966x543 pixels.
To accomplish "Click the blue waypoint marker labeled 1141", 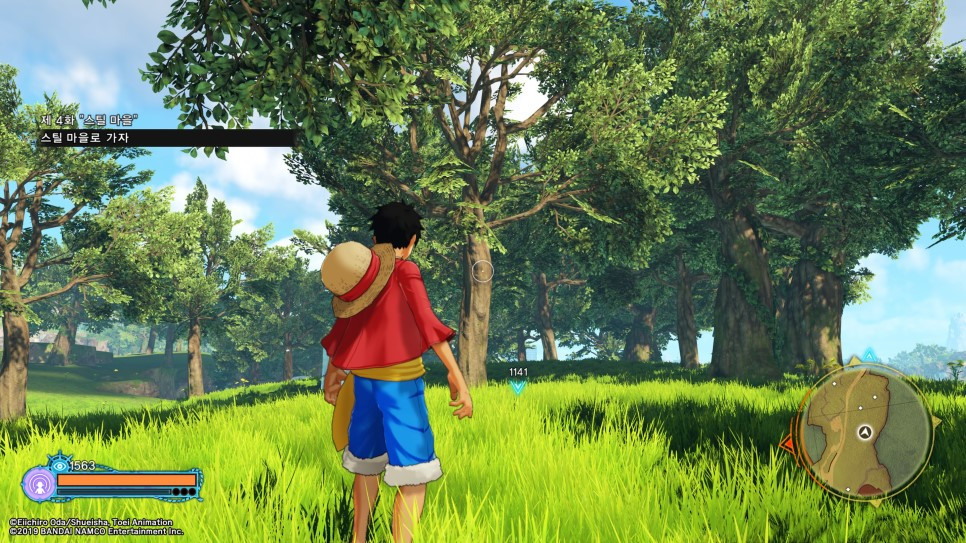I will 517,386.
